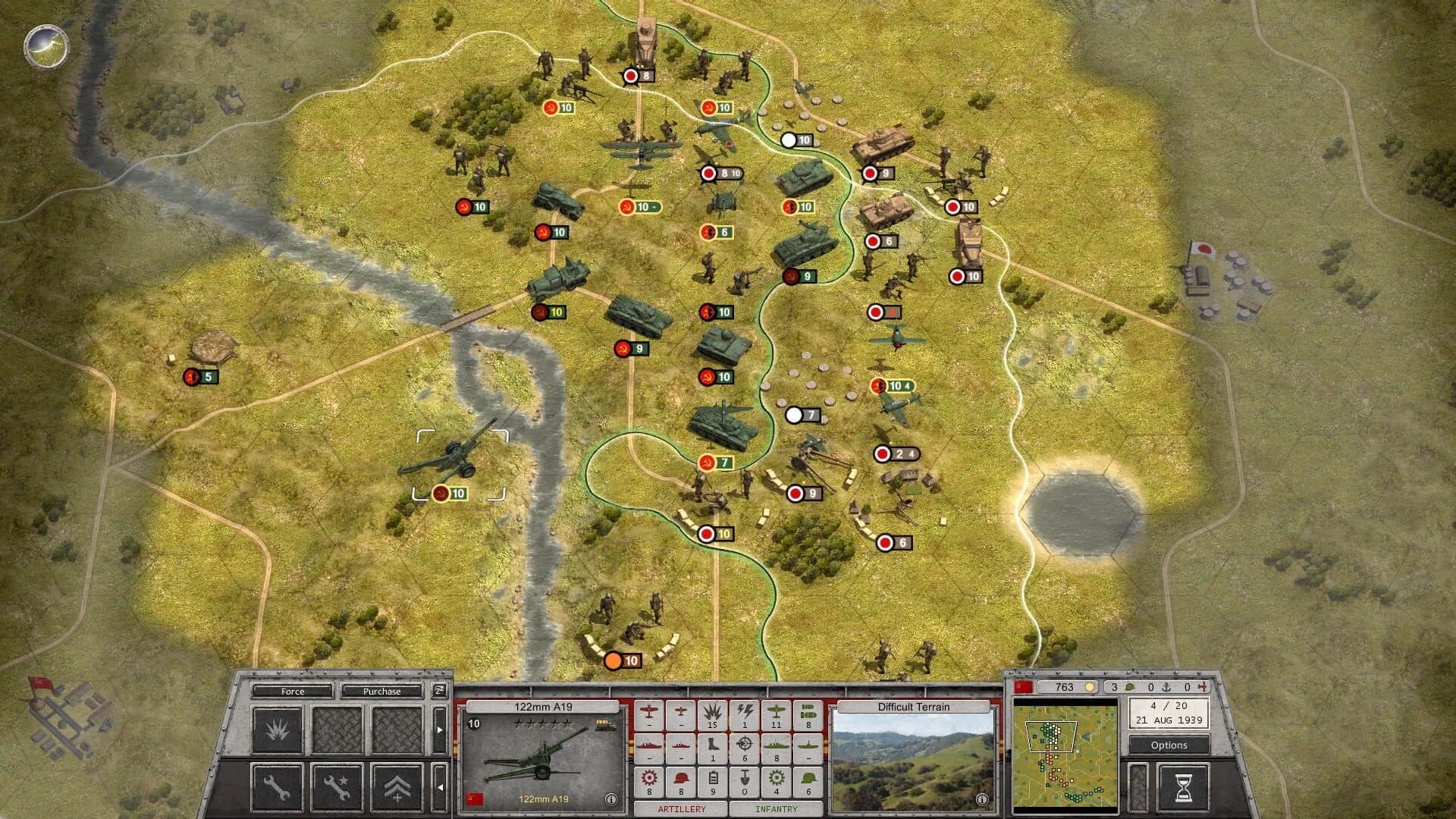The image size is (1456, 819).
Task: Click the info icon on the Difficult Terrain preview
Action: point(984,798)
